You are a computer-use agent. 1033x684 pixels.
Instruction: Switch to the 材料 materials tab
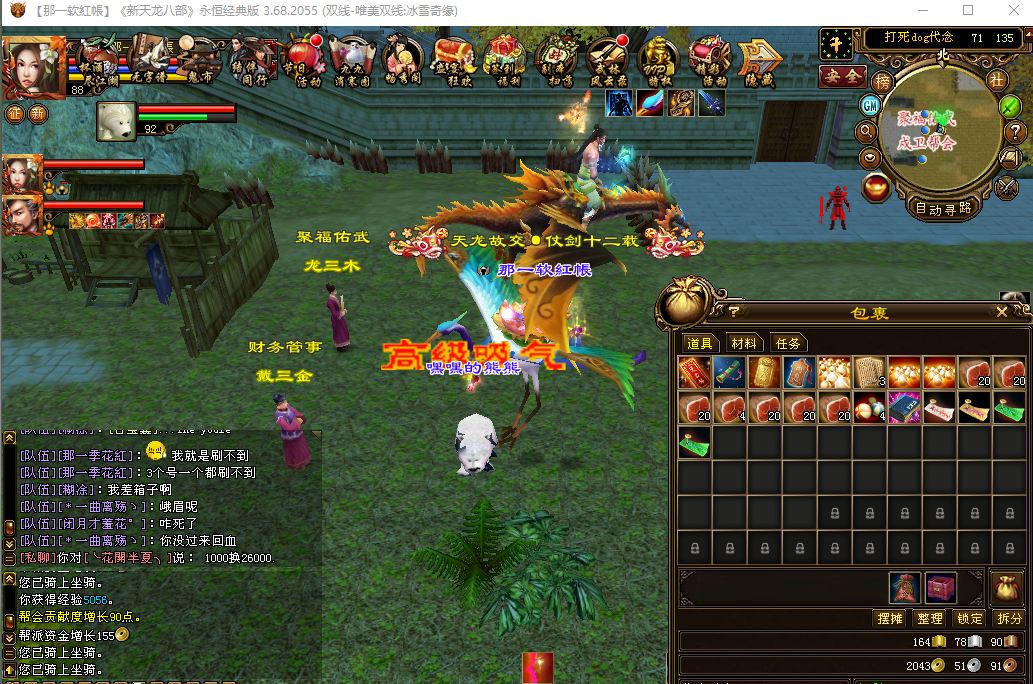coord(742,343)
